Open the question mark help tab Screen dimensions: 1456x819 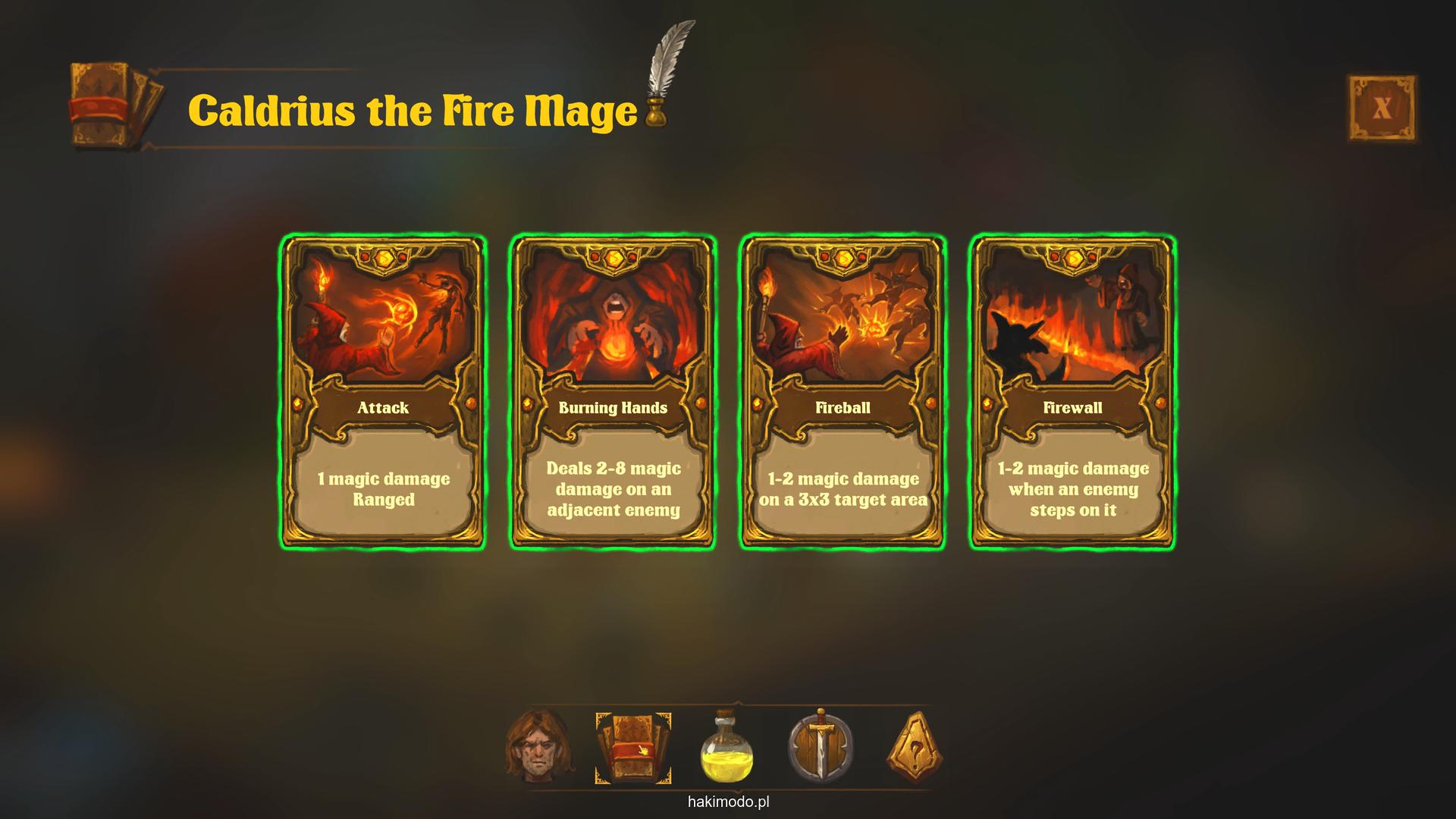click(915, 748)
